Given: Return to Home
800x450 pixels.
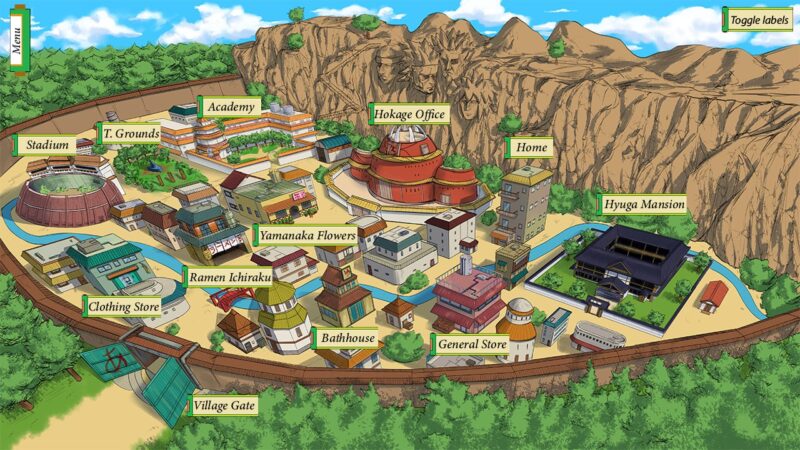Looking at the screenshot, I should coord(529,148).
